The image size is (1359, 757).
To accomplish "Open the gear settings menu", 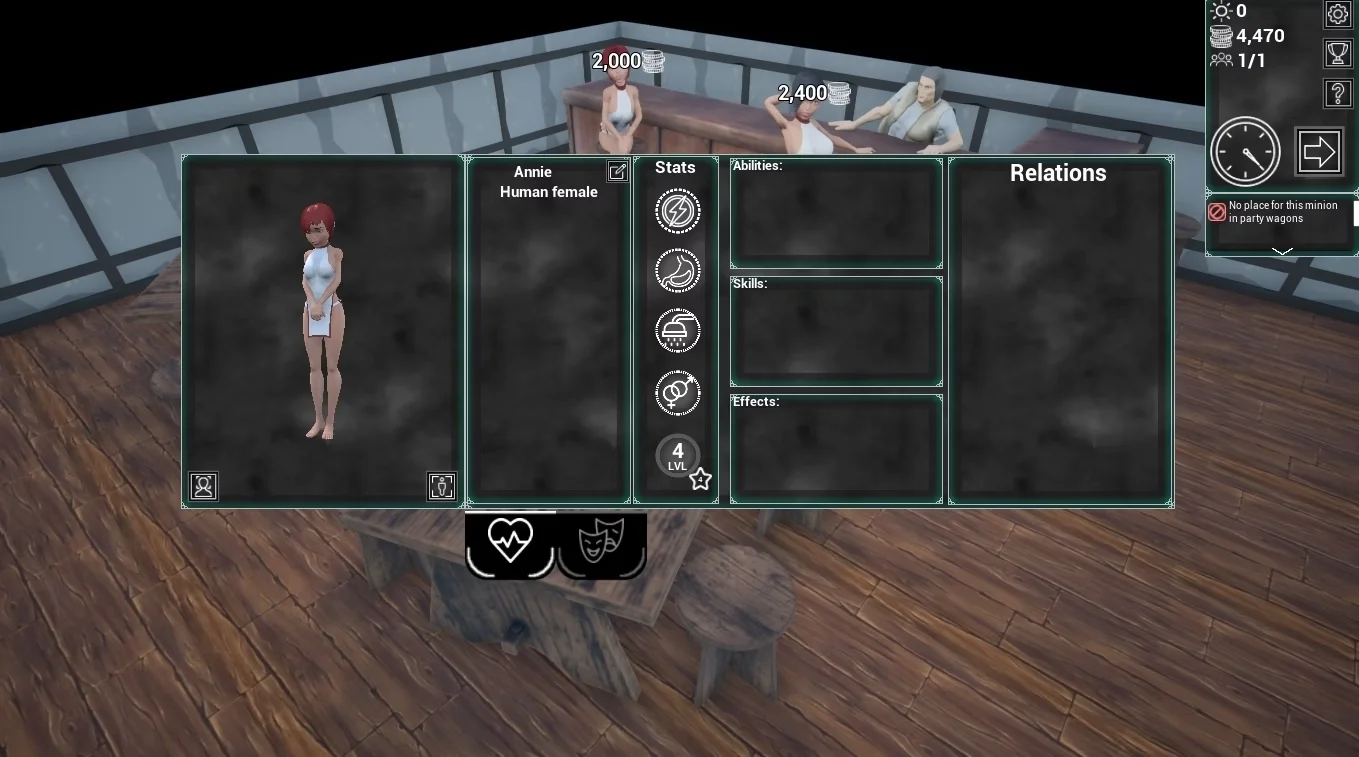I will pyautogui.click(x=1338, y=14).
